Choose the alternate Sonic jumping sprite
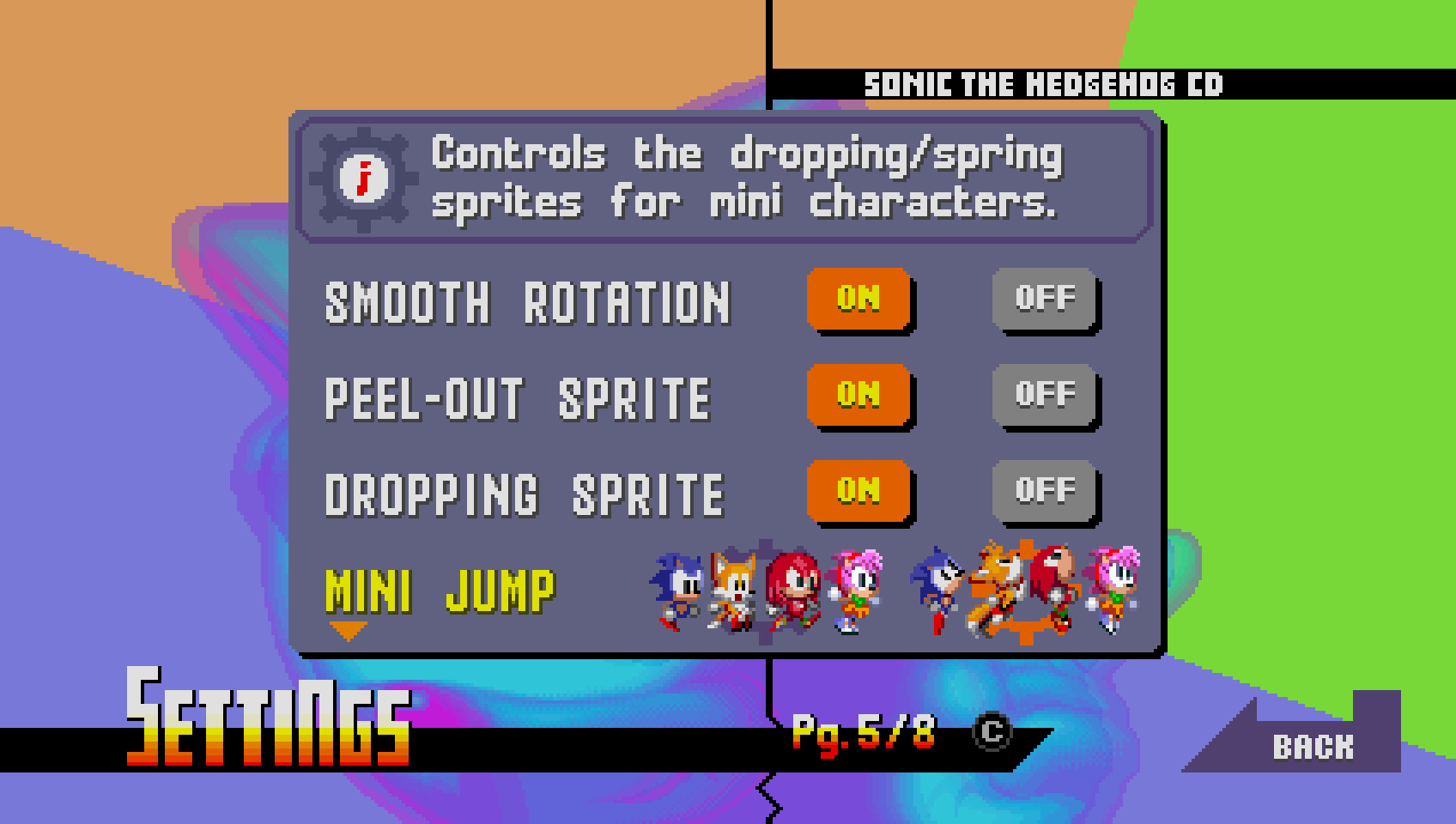The width and height of the screenshot is (1456, 824). [940, 592]
